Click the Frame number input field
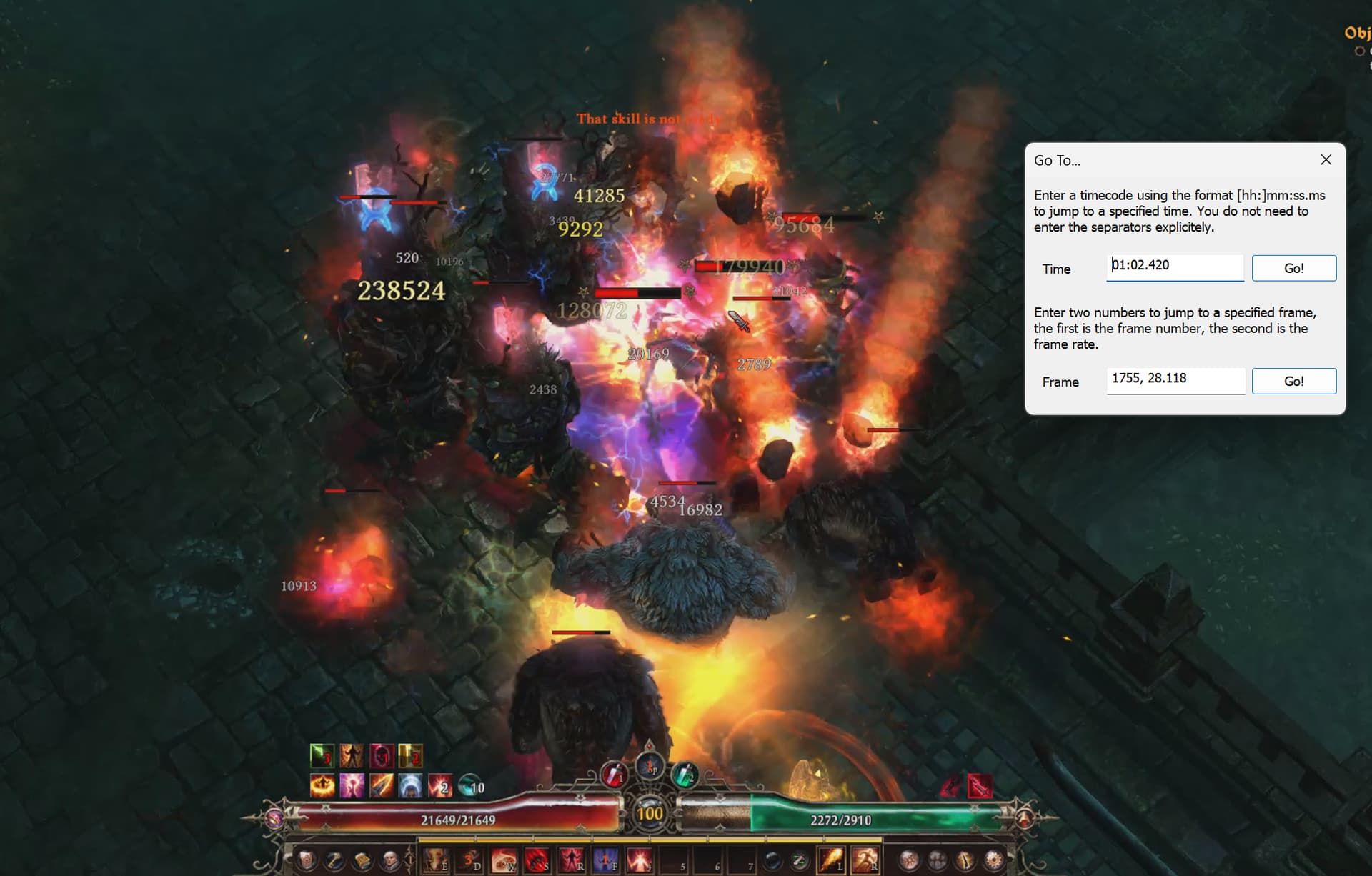1372x876 pixels. click(x=1175, y=379)
